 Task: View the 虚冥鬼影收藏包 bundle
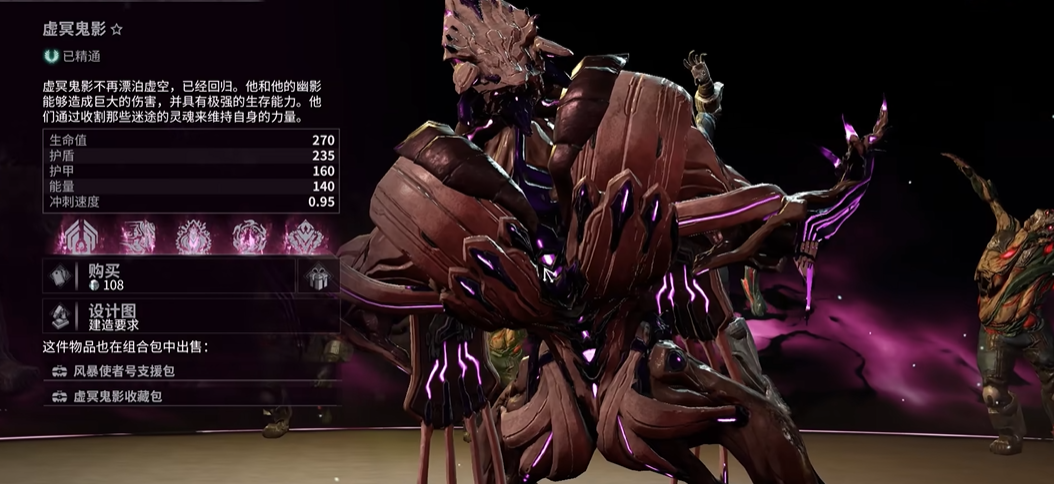tap(190, 397)
